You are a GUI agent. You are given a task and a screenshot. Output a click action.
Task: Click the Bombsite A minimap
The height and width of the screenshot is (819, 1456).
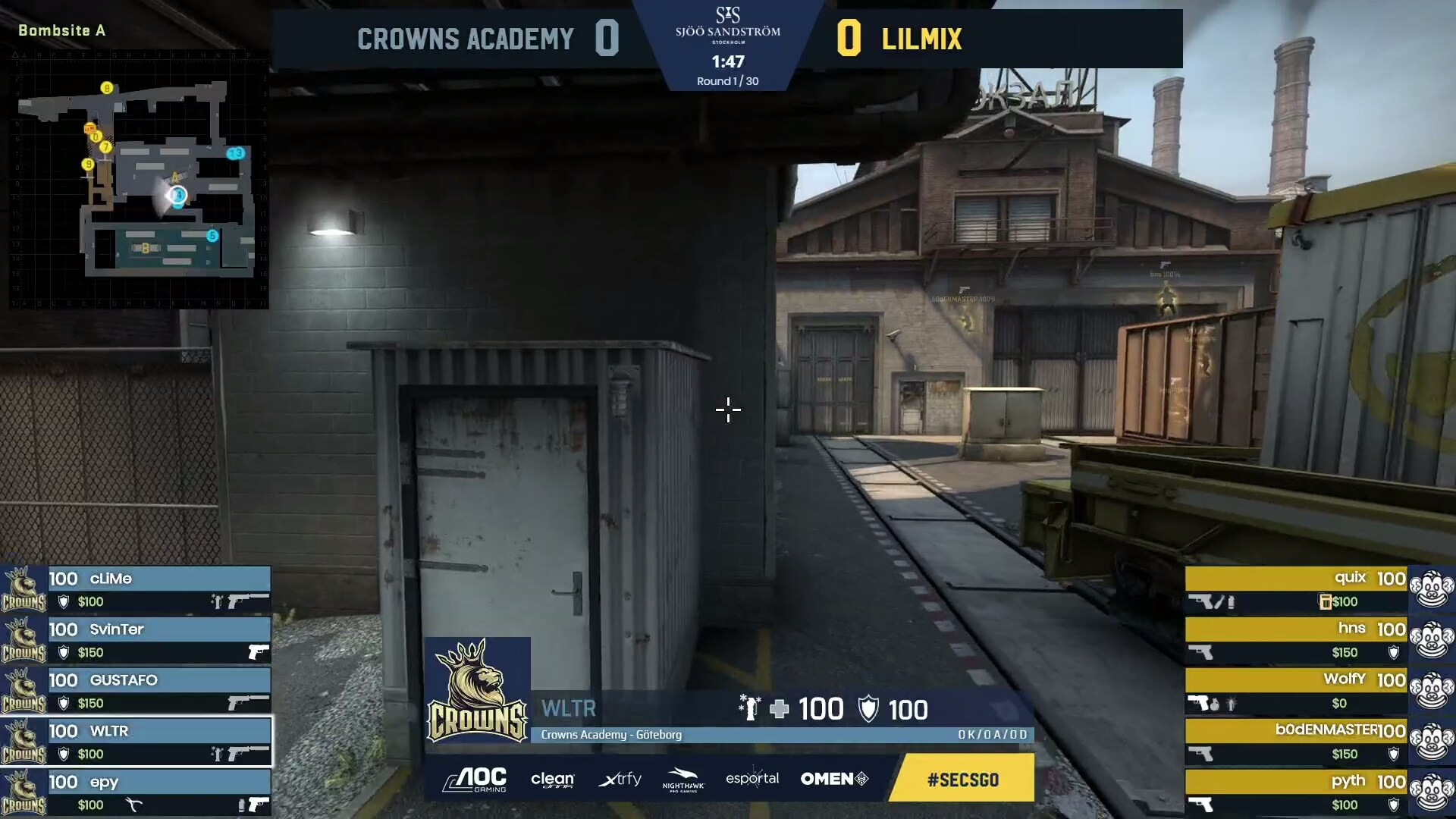pyautogui.click(x=139, y=180)
